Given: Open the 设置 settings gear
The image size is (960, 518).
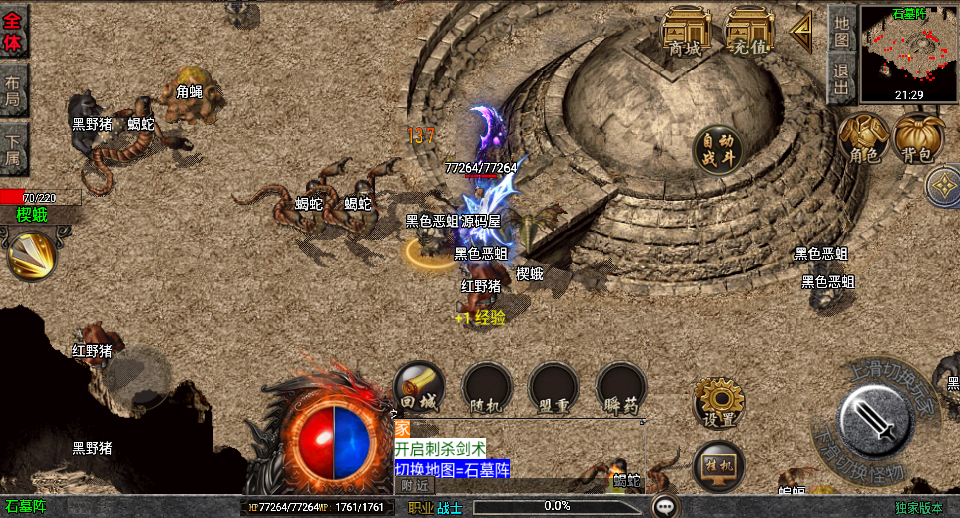Looking at the screenshot, I should pos(719,402).
